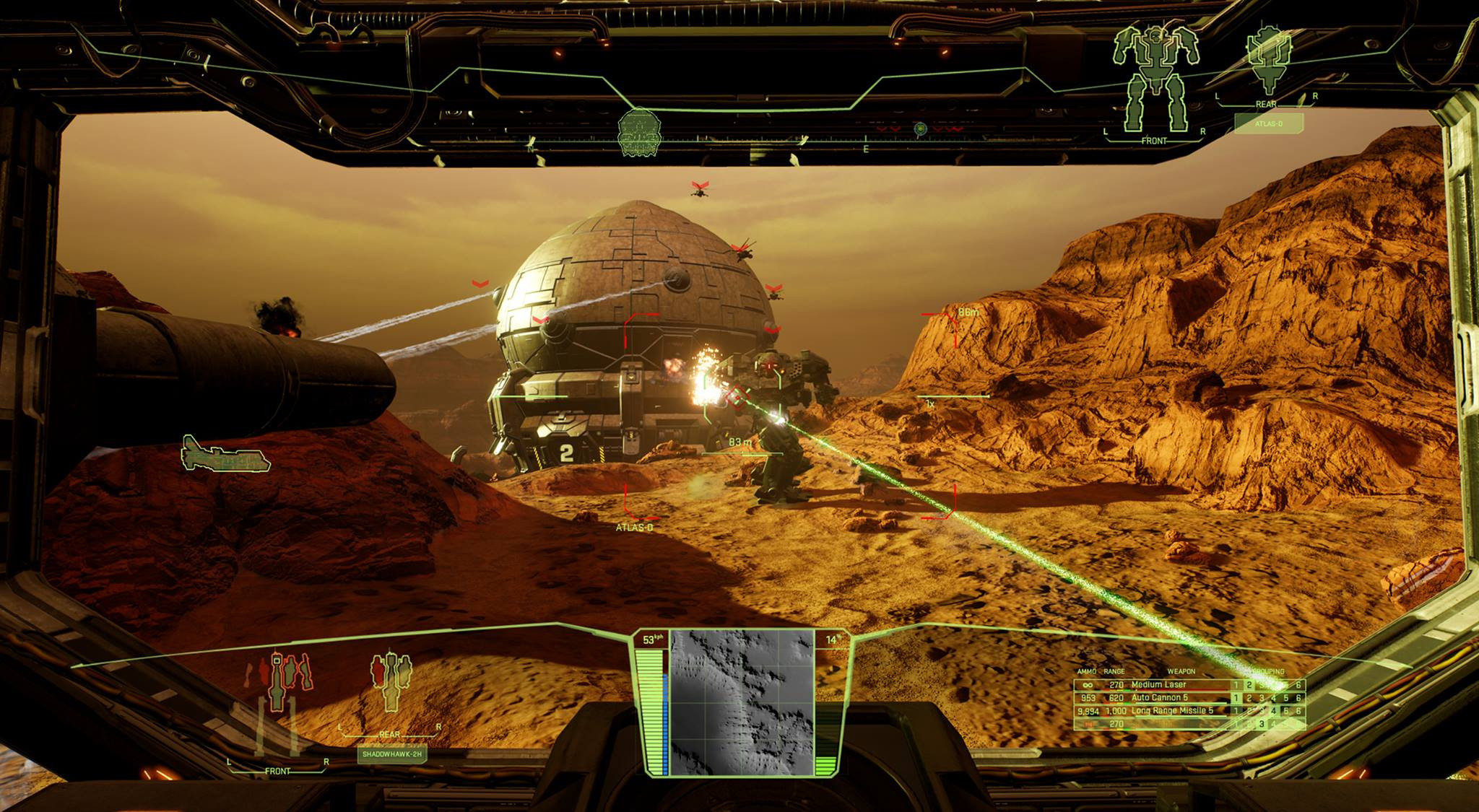The height and width of the screenshot is (812, 1479).
Task: Click the terrain minimap display
Action: (742, 702)
